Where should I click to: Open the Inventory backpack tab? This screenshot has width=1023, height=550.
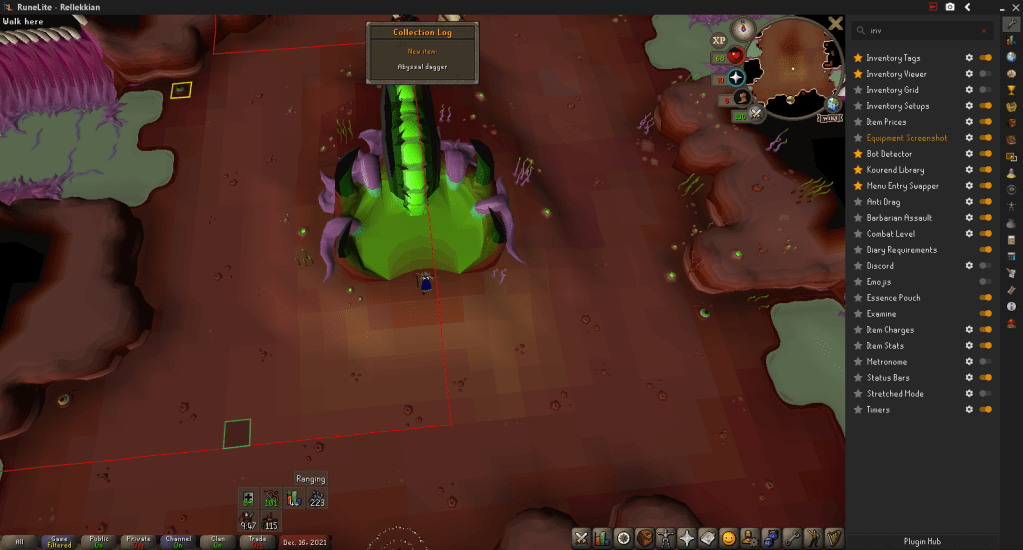[x=645, y=538]
